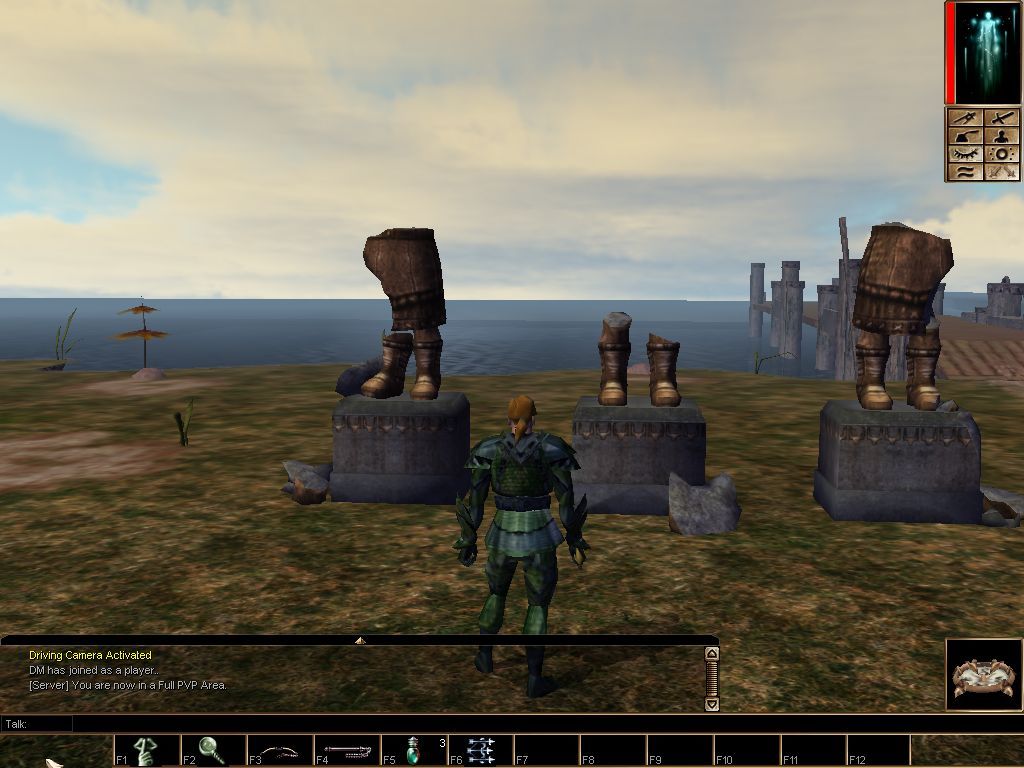Activate the ring-with-dots button
Screen dimensions: 1024x768
point(1003,155)
